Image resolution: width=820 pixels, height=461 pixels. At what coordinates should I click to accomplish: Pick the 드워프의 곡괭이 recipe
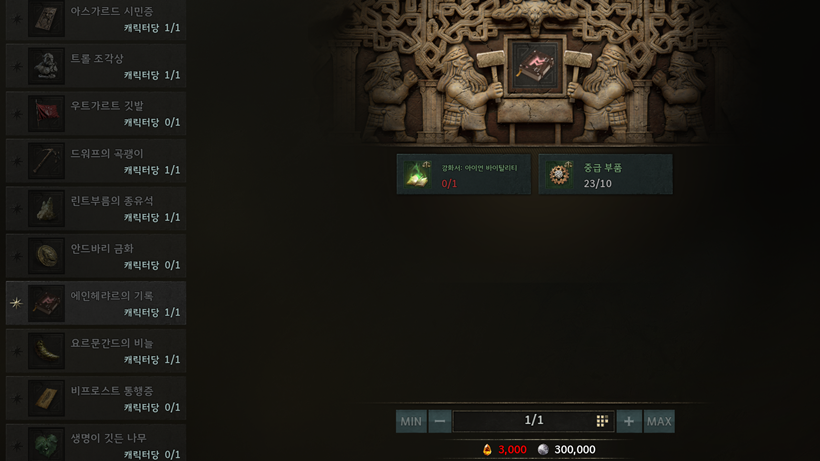point(96,162)
